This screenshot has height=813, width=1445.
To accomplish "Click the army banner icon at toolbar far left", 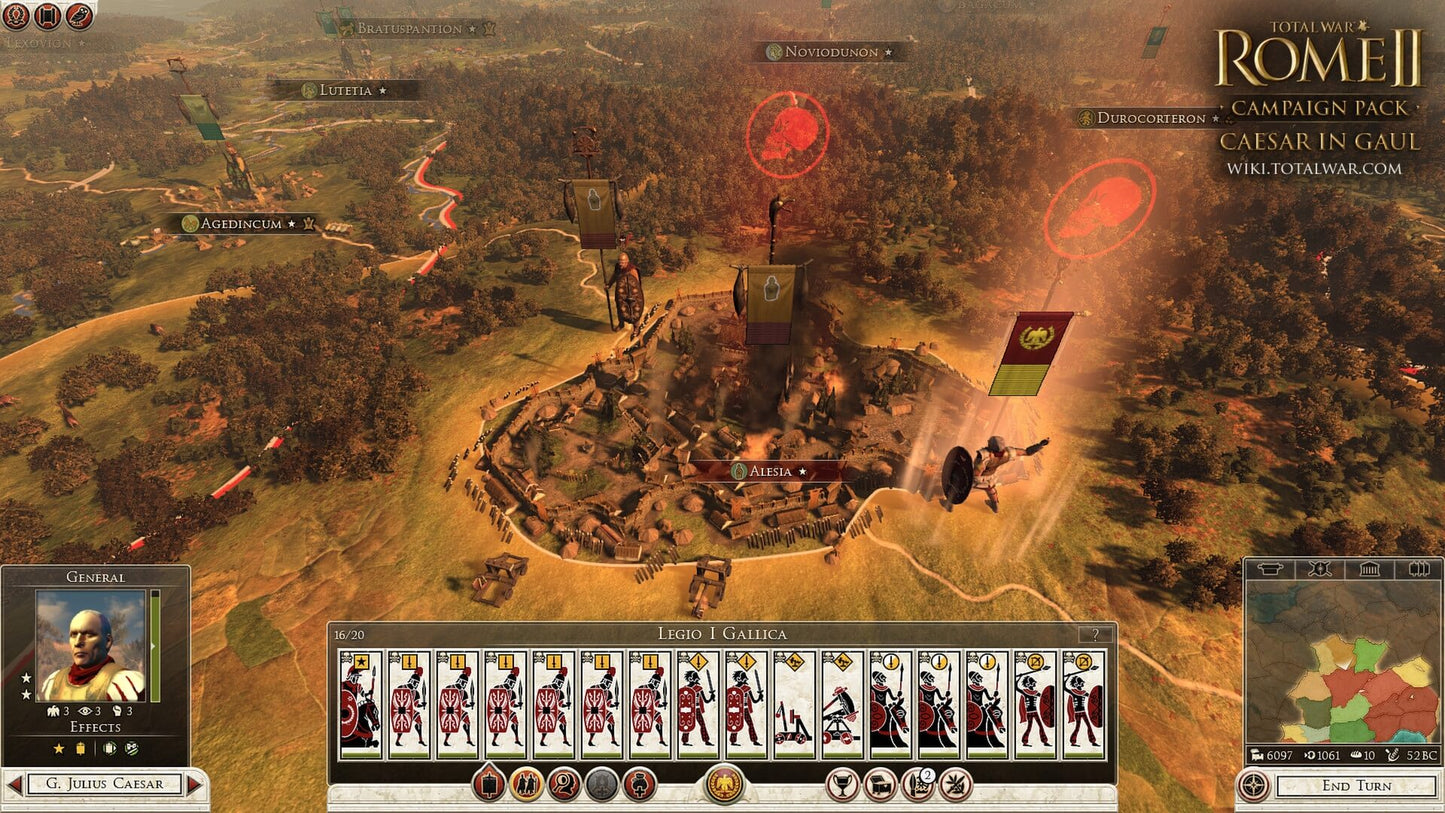I will [x=488, y=782].
